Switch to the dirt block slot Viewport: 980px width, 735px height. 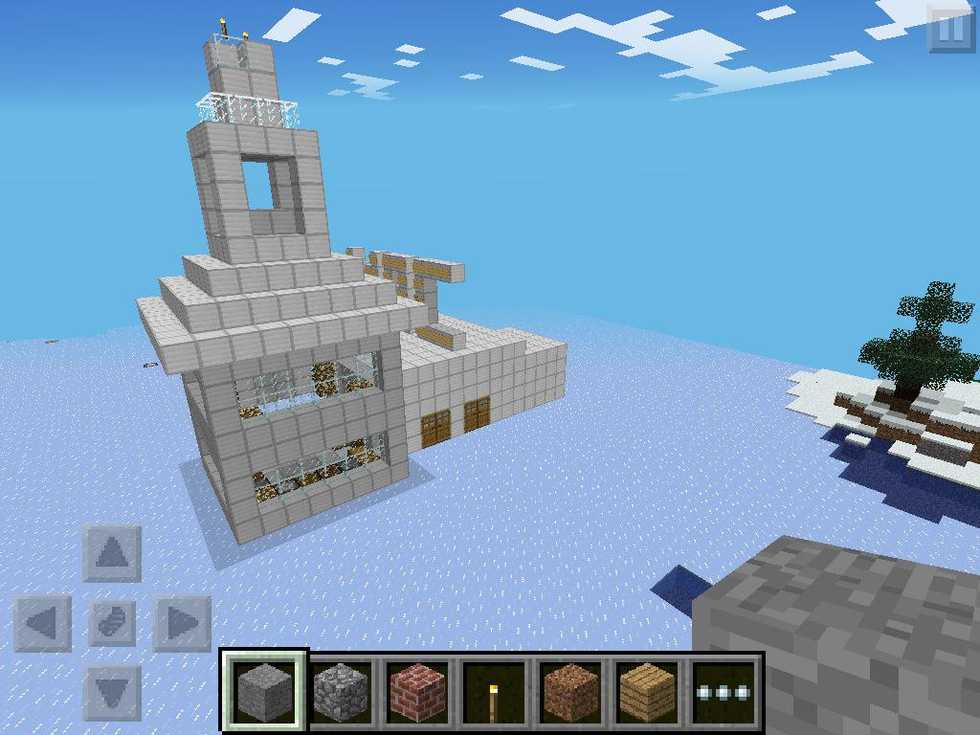(571, 691)
